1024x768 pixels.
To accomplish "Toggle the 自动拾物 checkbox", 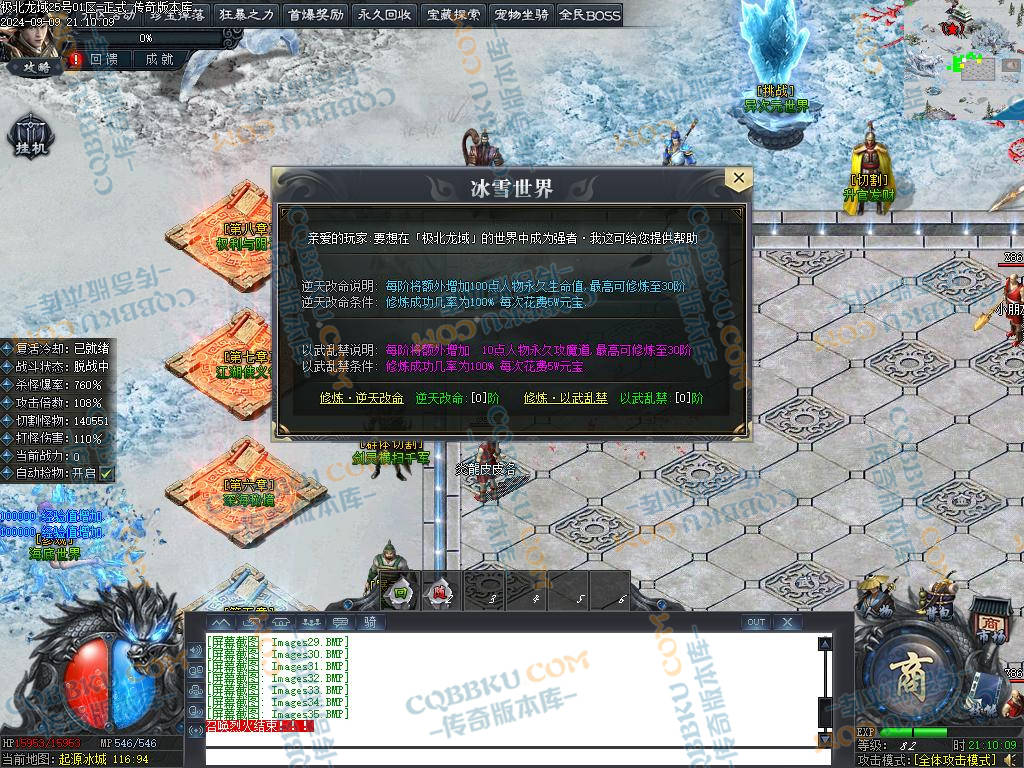I will coord(106,473).
